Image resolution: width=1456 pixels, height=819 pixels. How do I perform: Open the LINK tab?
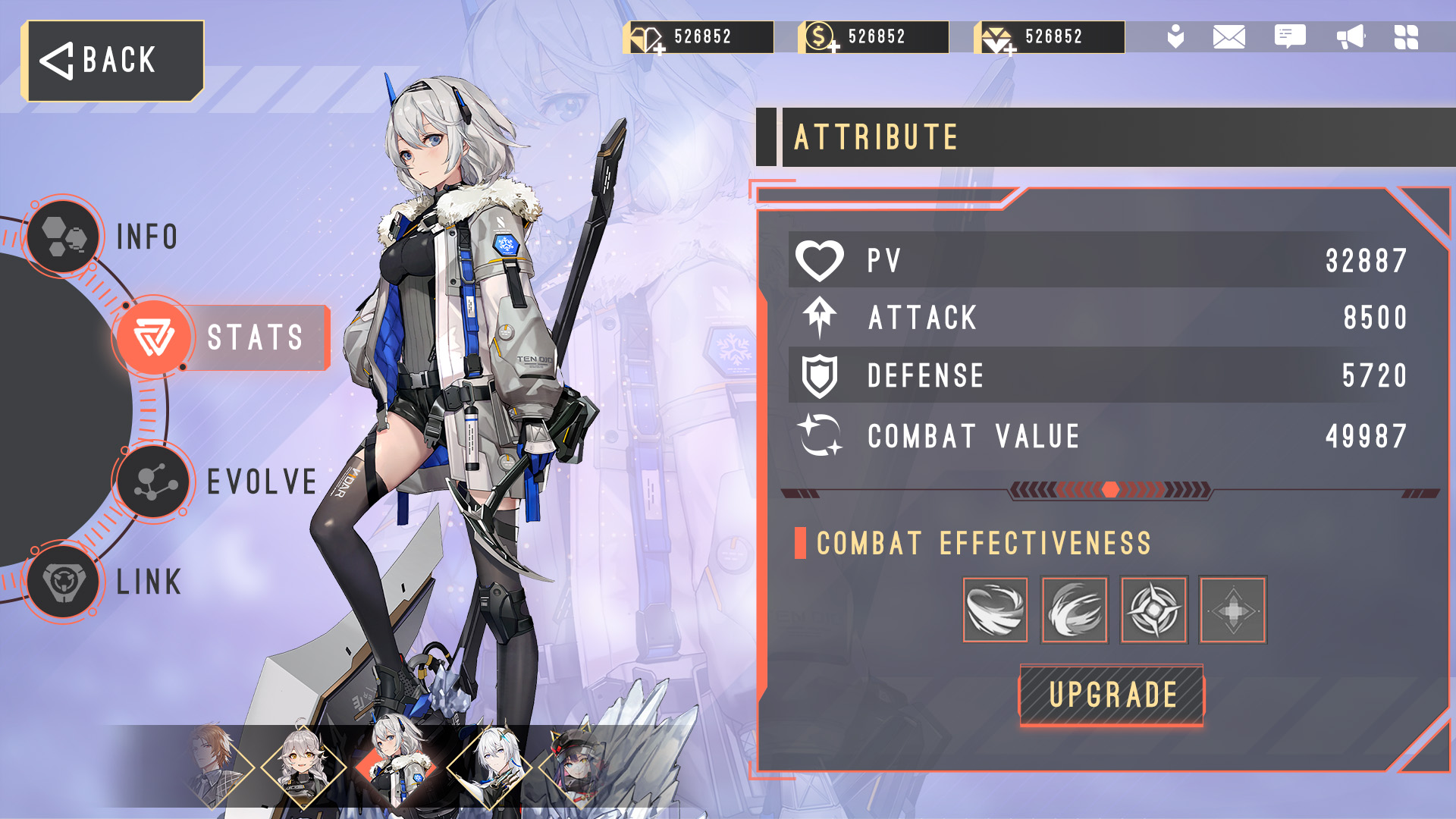click(x=64, y=582)
